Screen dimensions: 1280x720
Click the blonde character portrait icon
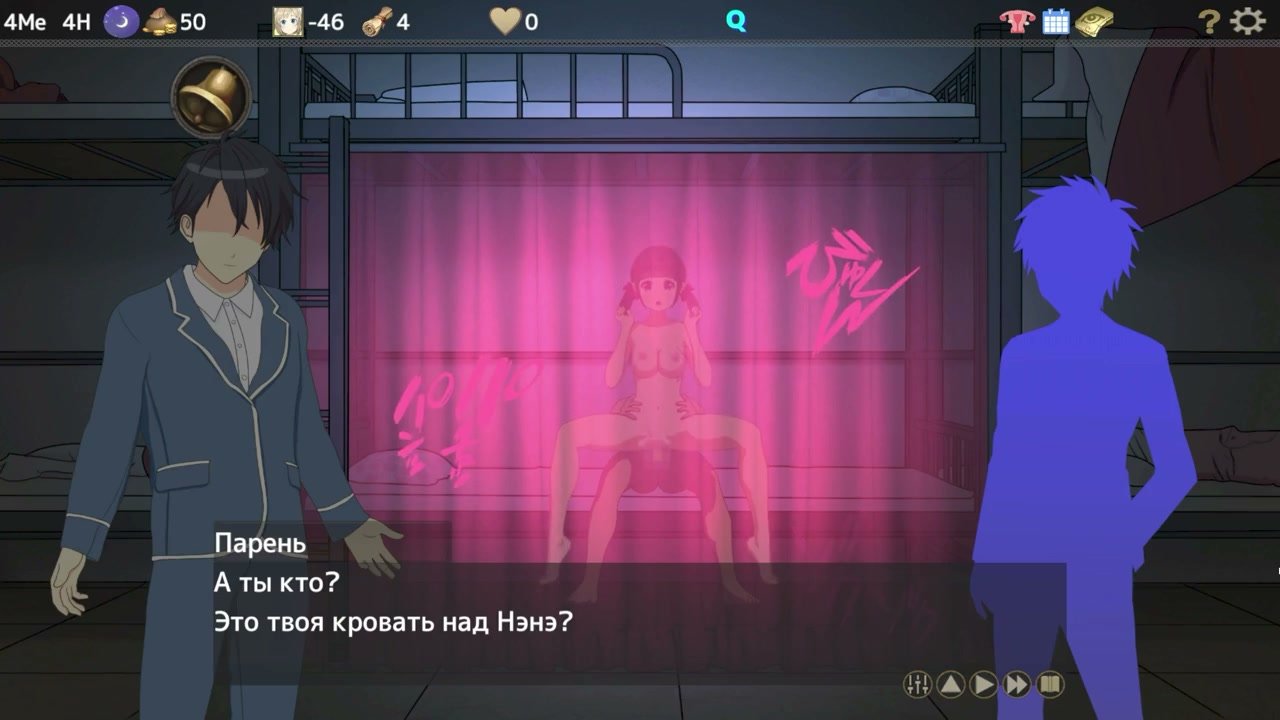coord(288,21)
